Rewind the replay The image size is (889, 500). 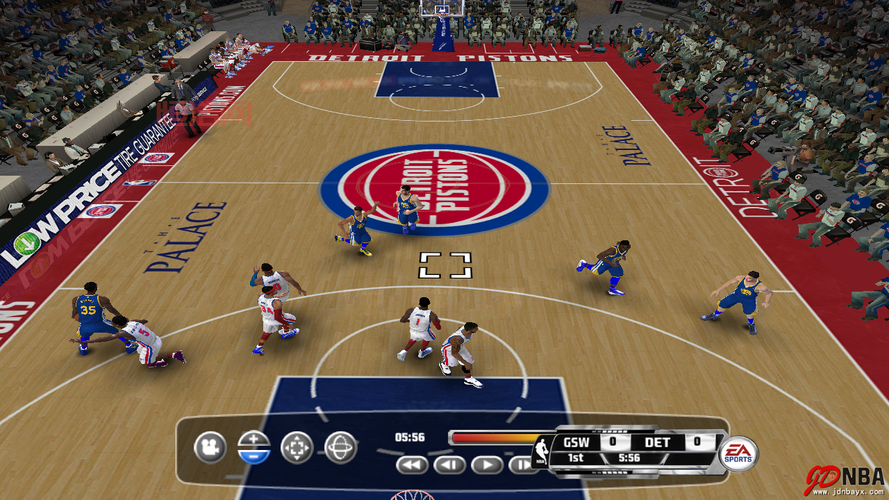coord(412,465)
